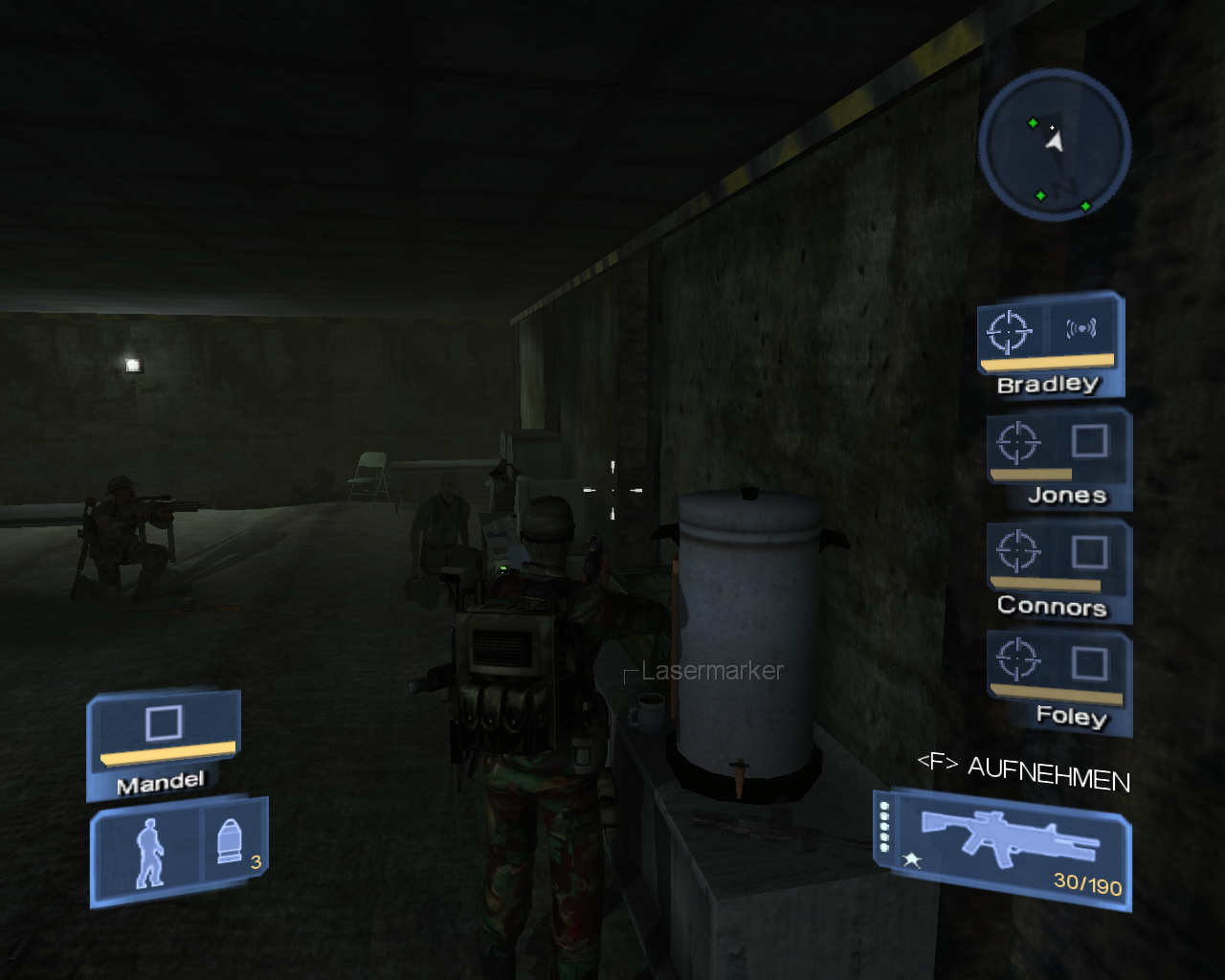Click the circular minimap radar

(x=1055, y=145)
